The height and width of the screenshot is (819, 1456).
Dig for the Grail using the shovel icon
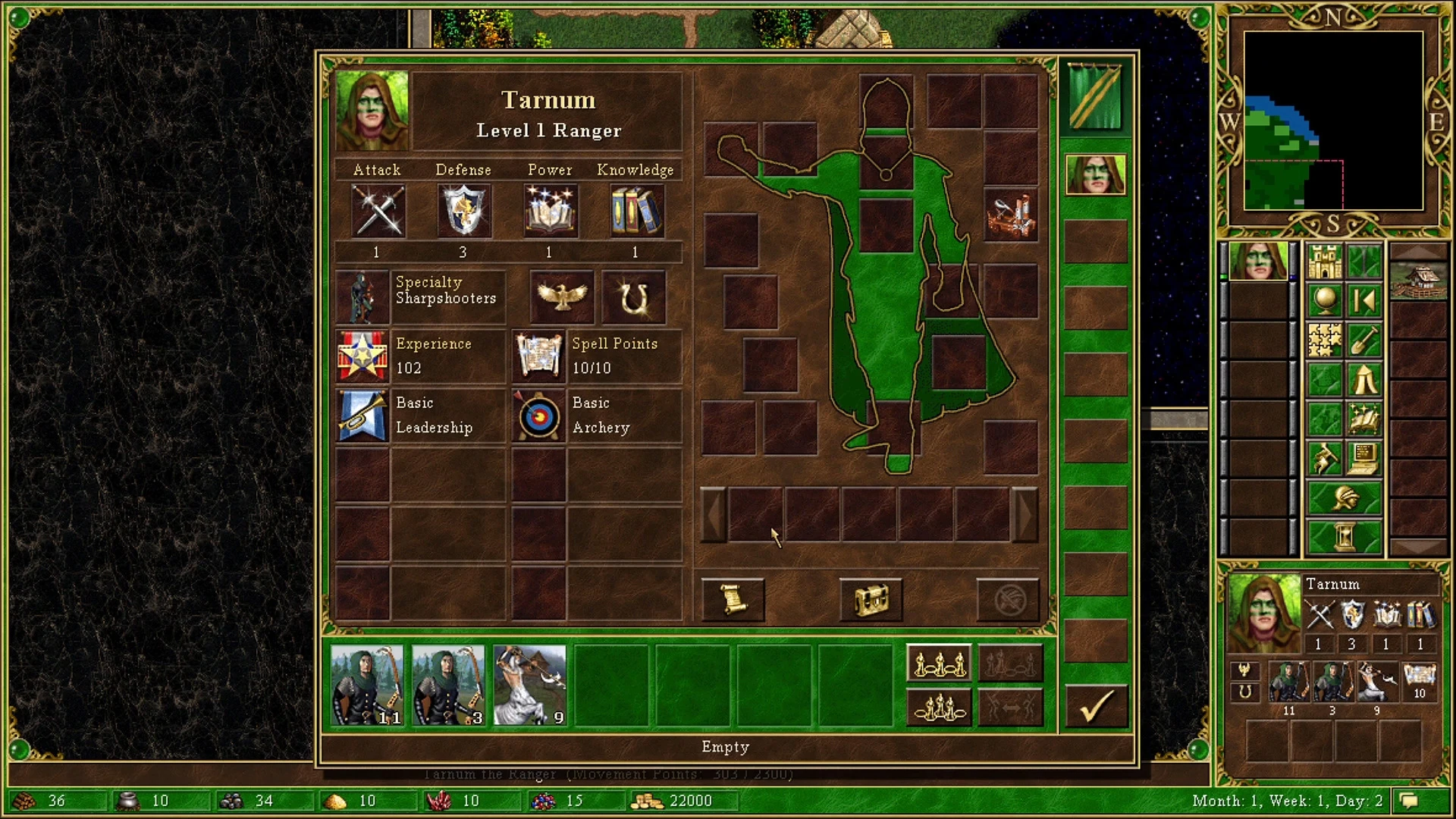pyautogui.click(x=1365, y=339)
